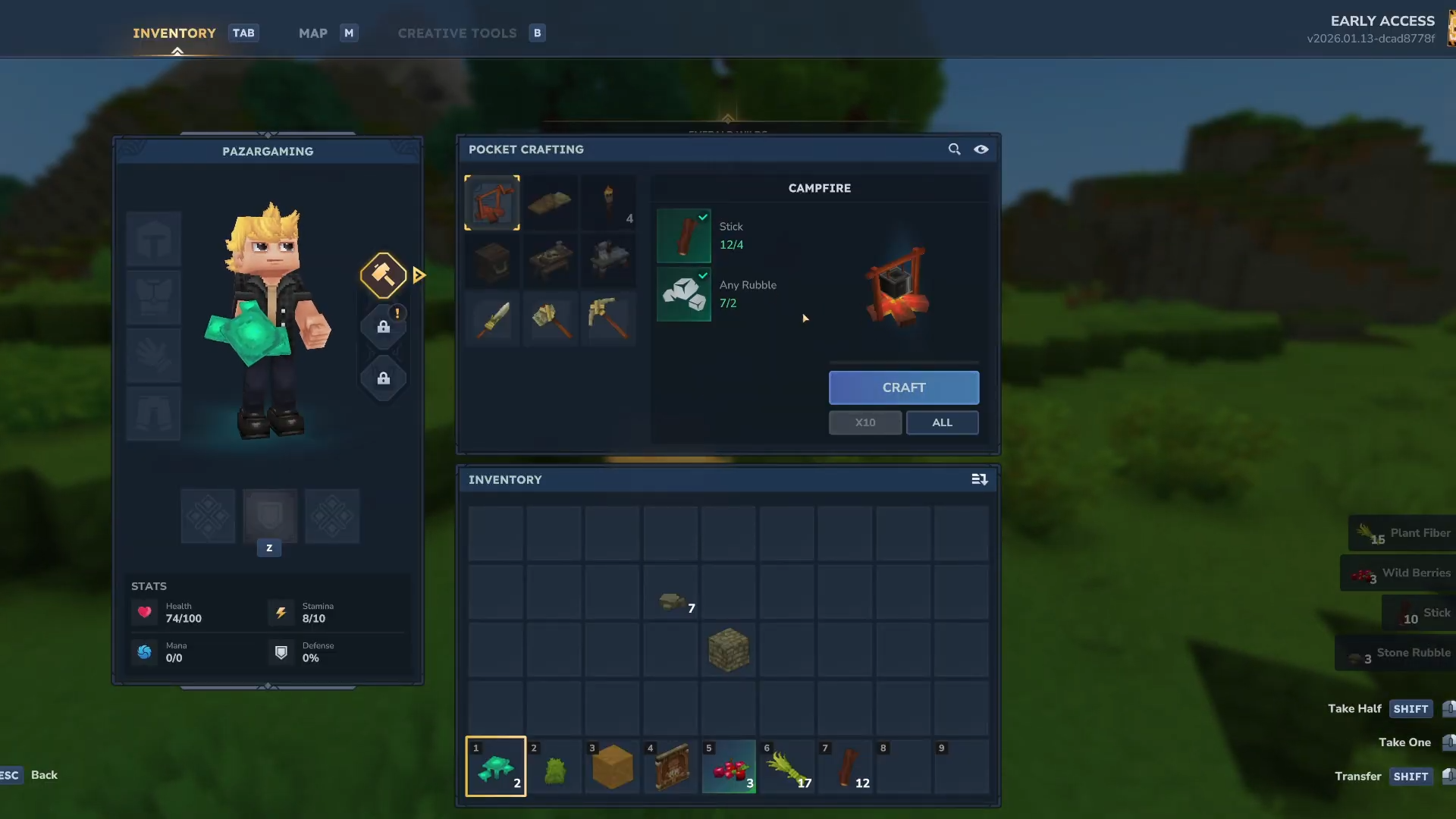Select the mossy stone block in inventory
This screenshot has height=819, width=1456.
pyautogui.click(x=729, y=650)
